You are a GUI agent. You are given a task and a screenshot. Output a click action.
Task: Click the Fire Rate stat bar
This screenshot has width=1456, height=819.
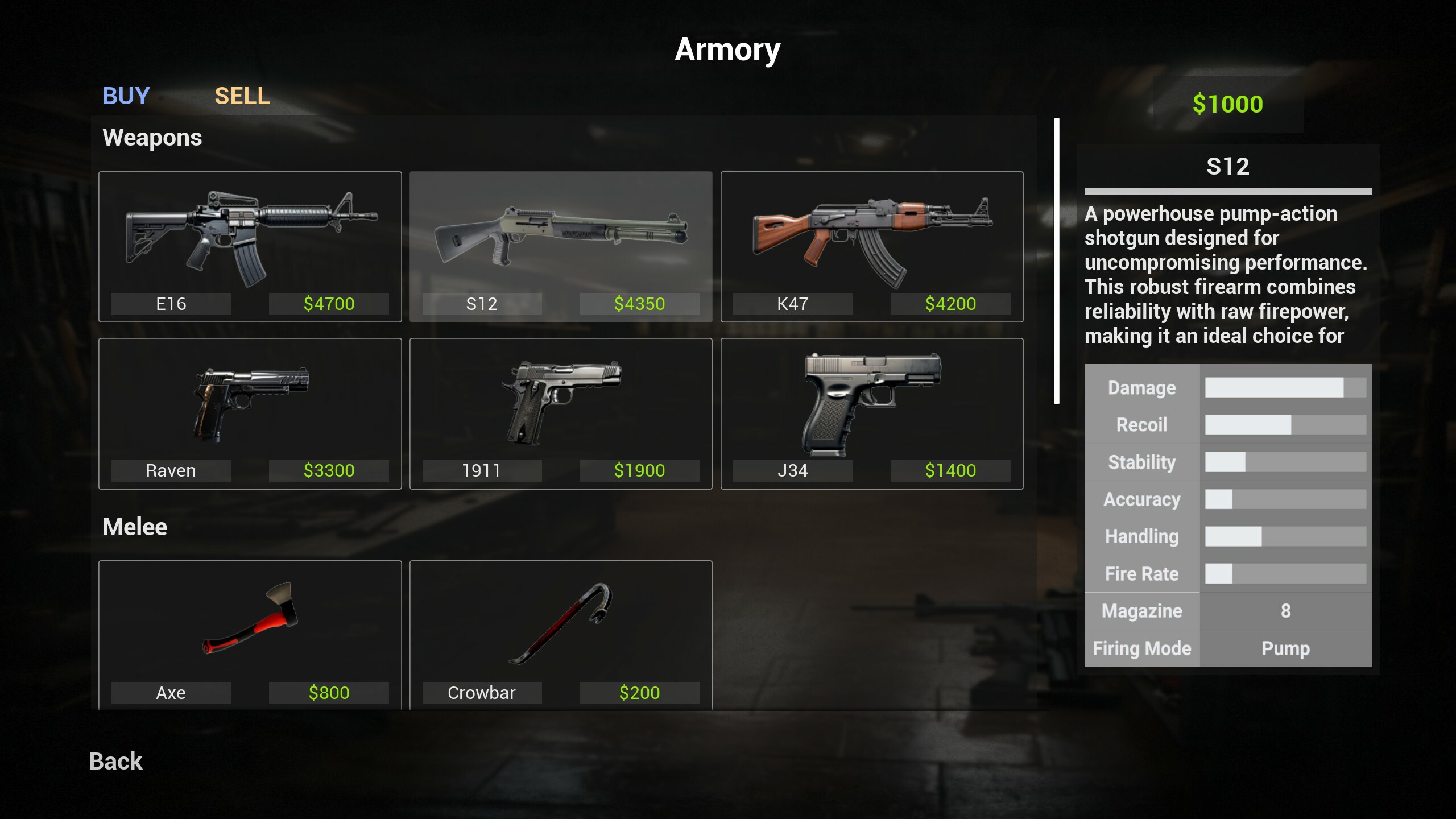point(1285,574)
